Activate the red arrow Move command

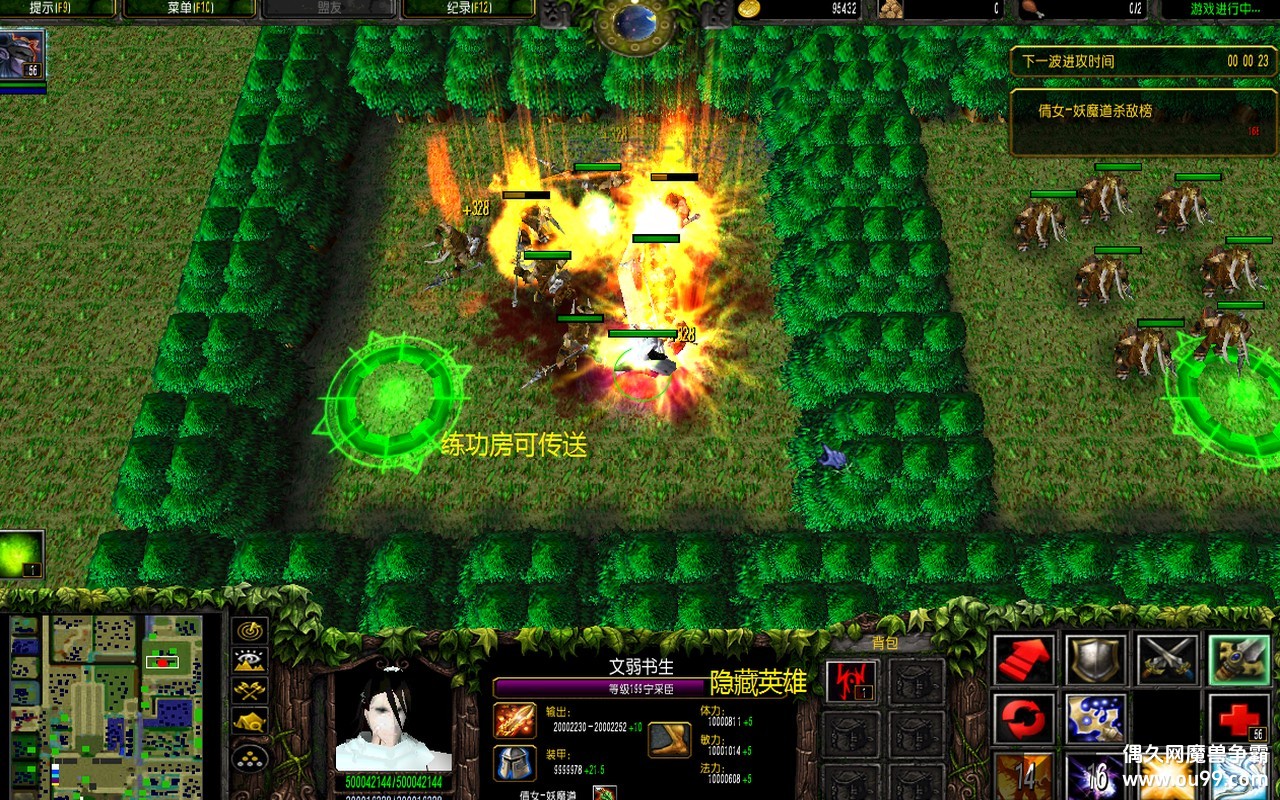[1024, 660]
